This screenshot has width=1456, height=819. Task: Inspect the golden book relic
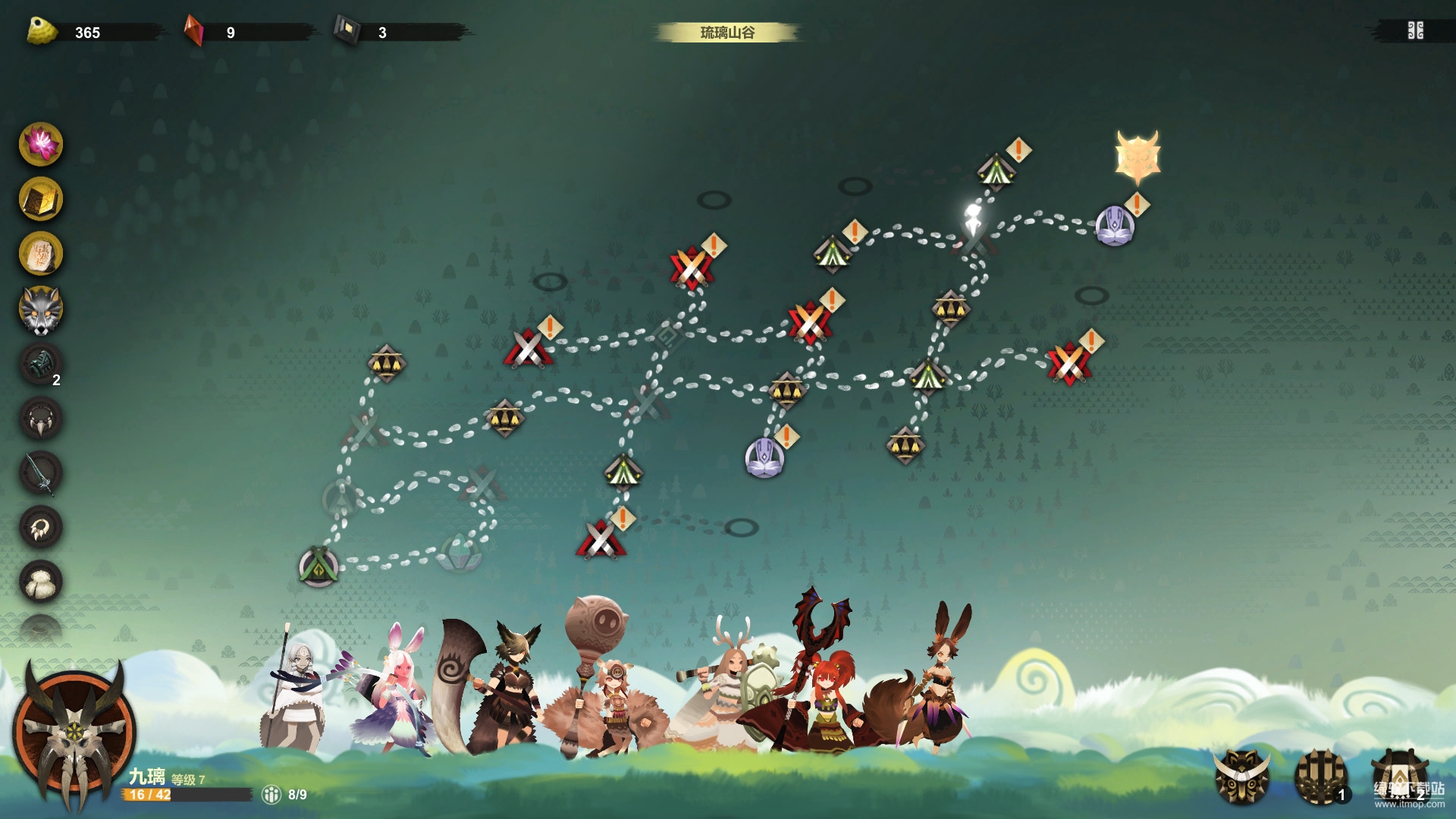(x=41, y=199)
